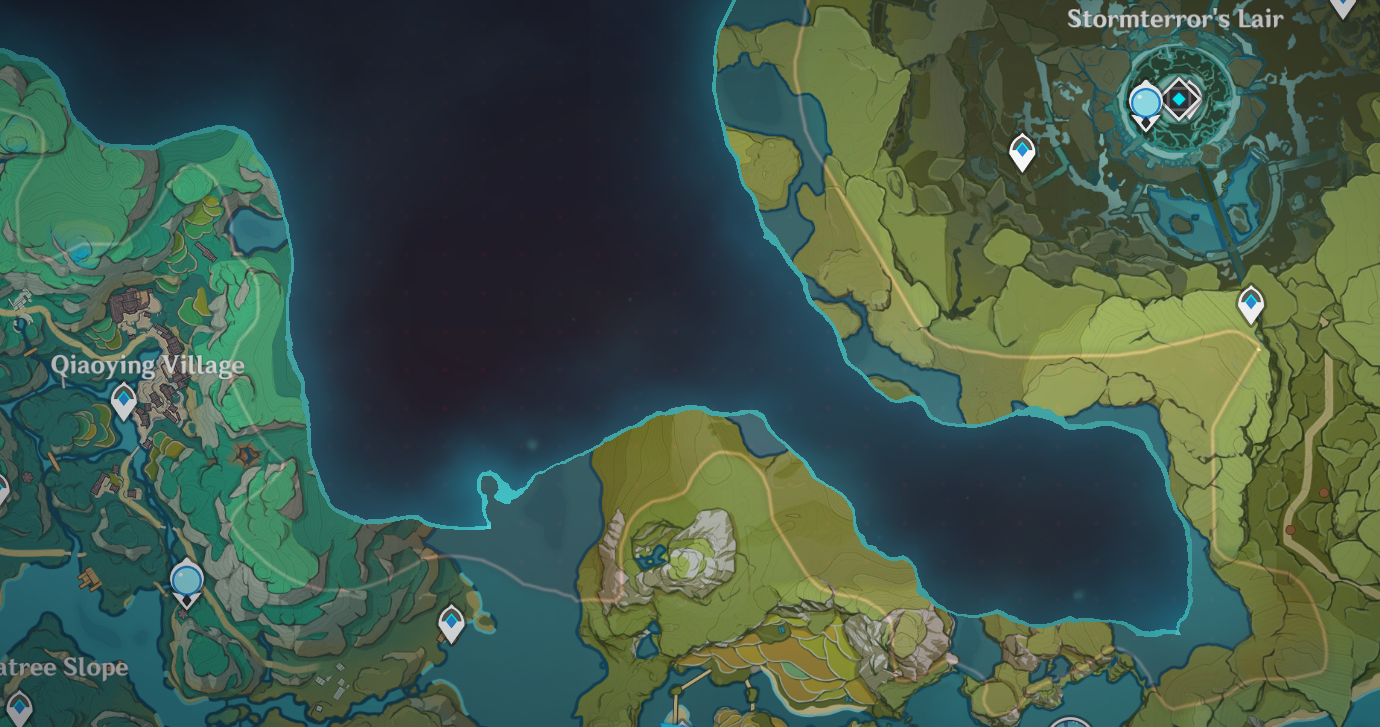Image resolution: width=1380 pixels, height=727 pixels.
Task: Click the teleport waypoint on the southern shoreline
Action: (451, 621)
